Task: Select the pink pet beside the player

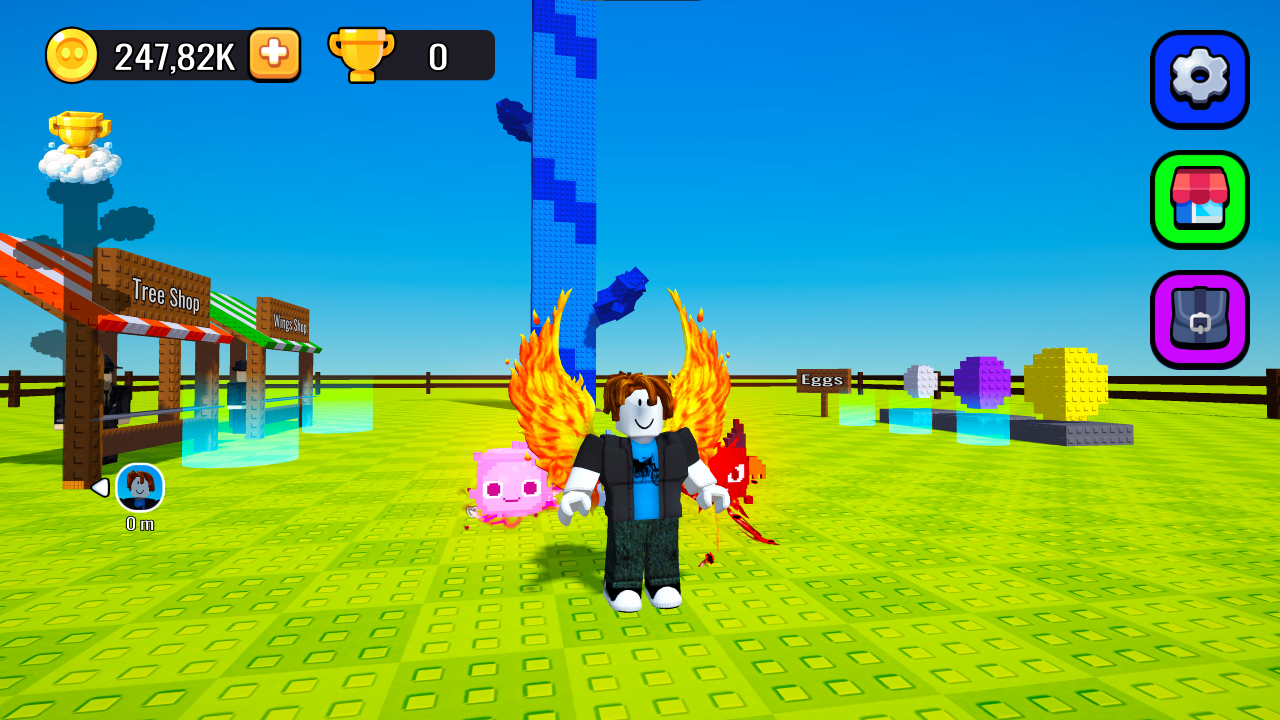Action: pyautogui.click(x=510, y=490)
